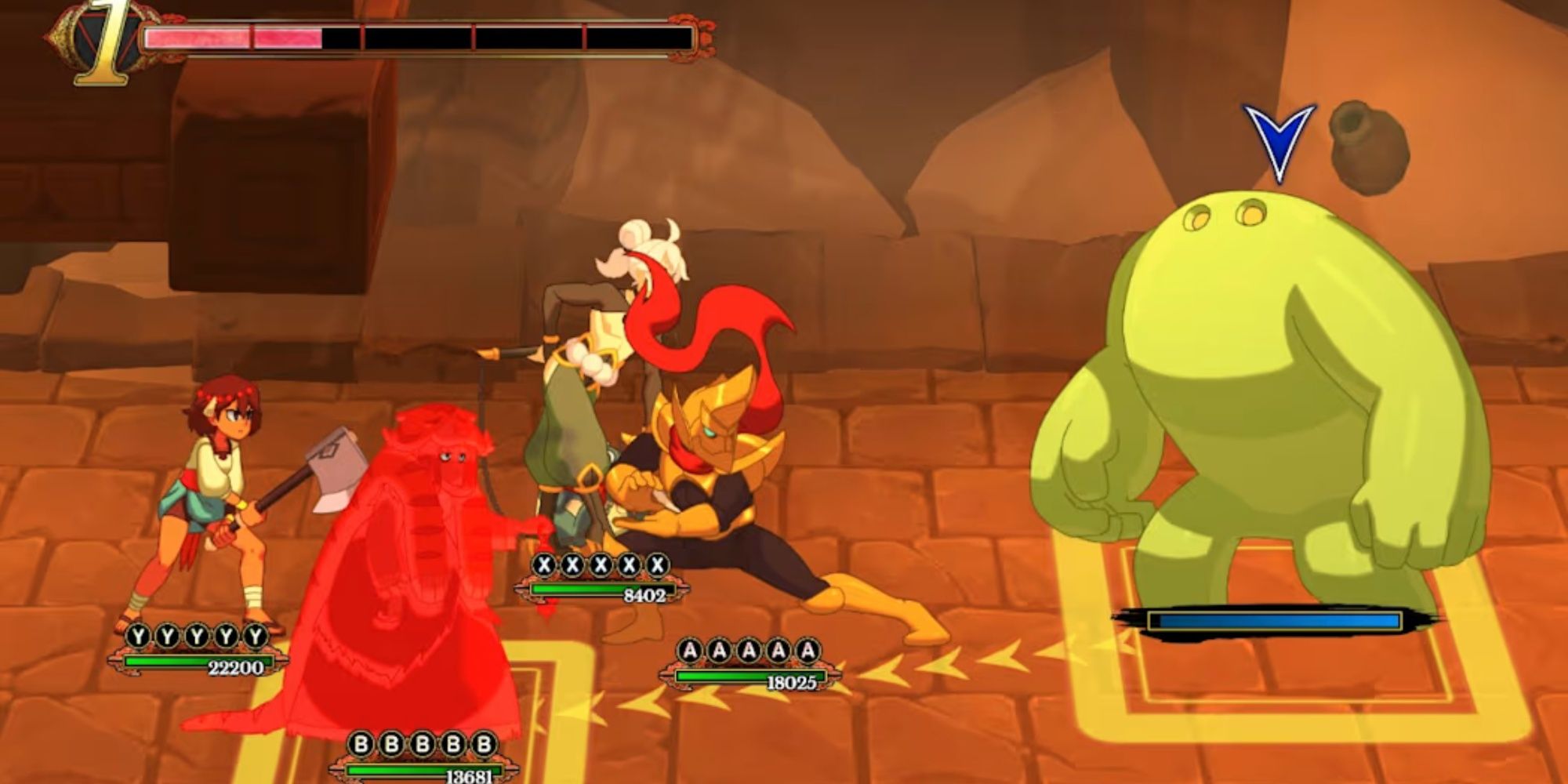Select the blue targeting arrow above the green golem
Screen dimensions: 1568x784
click(1280, 137)
